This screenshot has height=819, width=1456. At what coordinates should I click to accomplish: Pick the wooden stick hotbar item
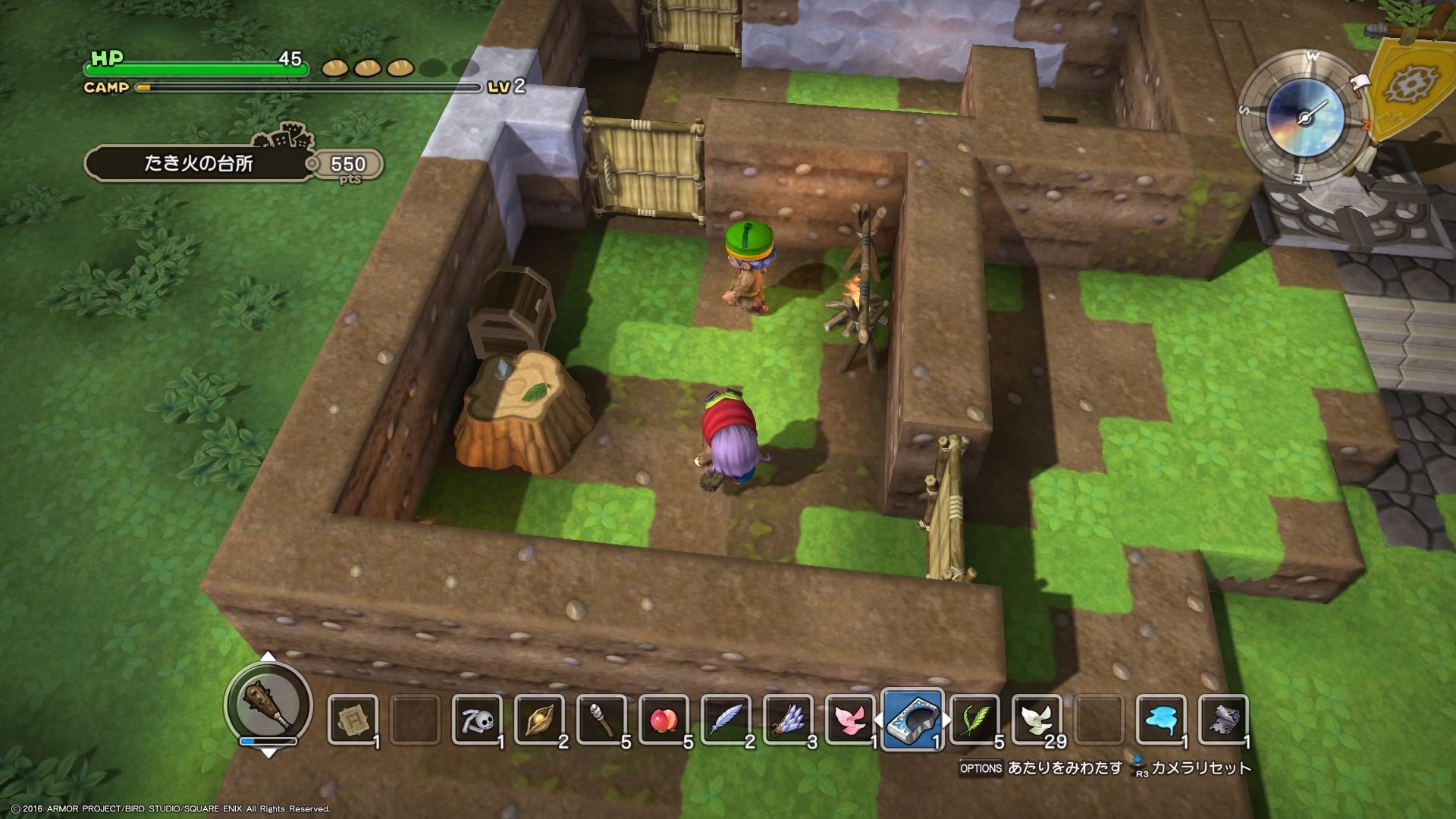click(x=601, y=719)
